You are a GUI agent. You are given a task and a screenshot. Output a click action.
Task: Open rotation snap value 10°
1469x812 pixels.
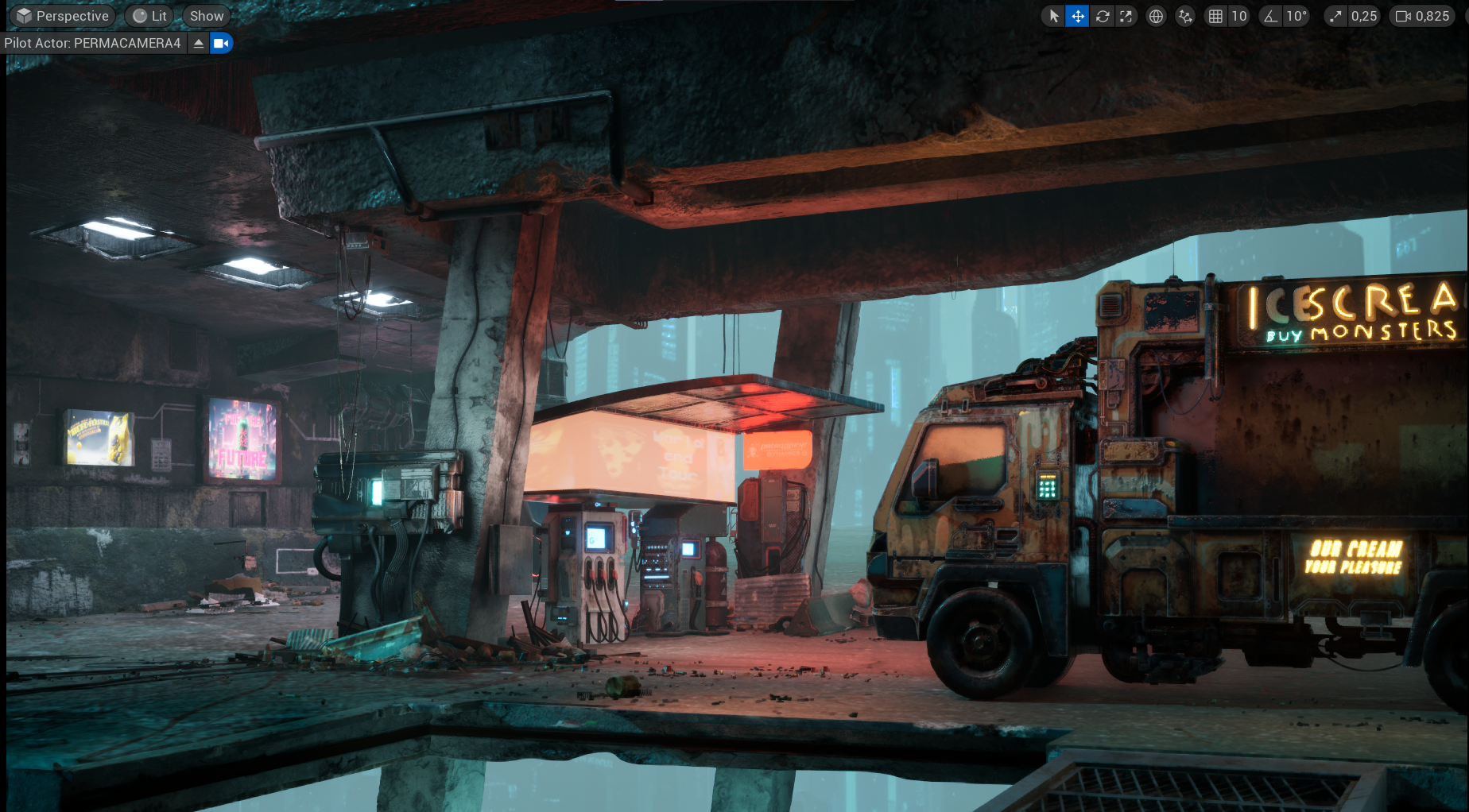(x=1297, y=16)
